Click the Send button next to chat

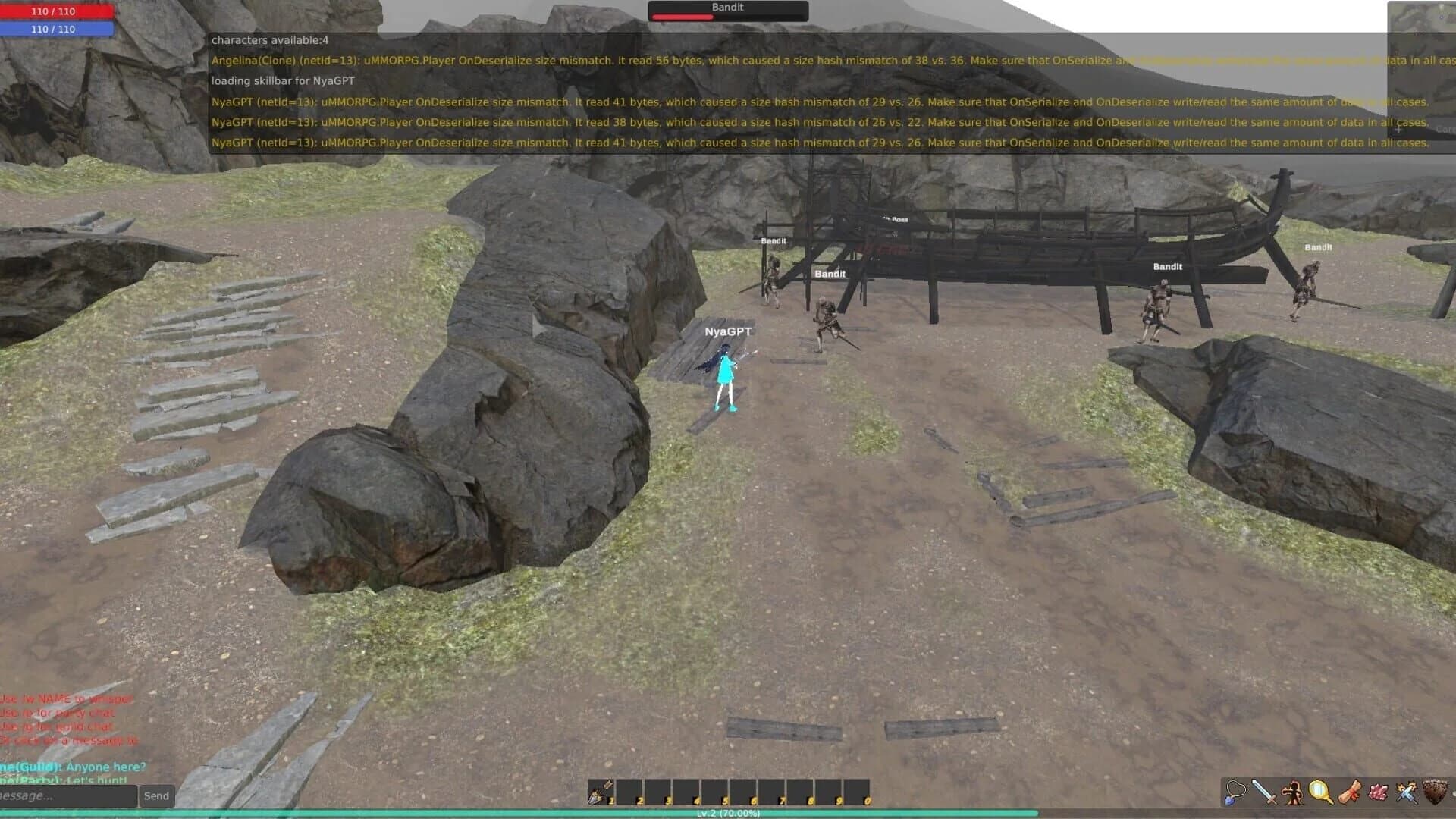tap(156, 795)
